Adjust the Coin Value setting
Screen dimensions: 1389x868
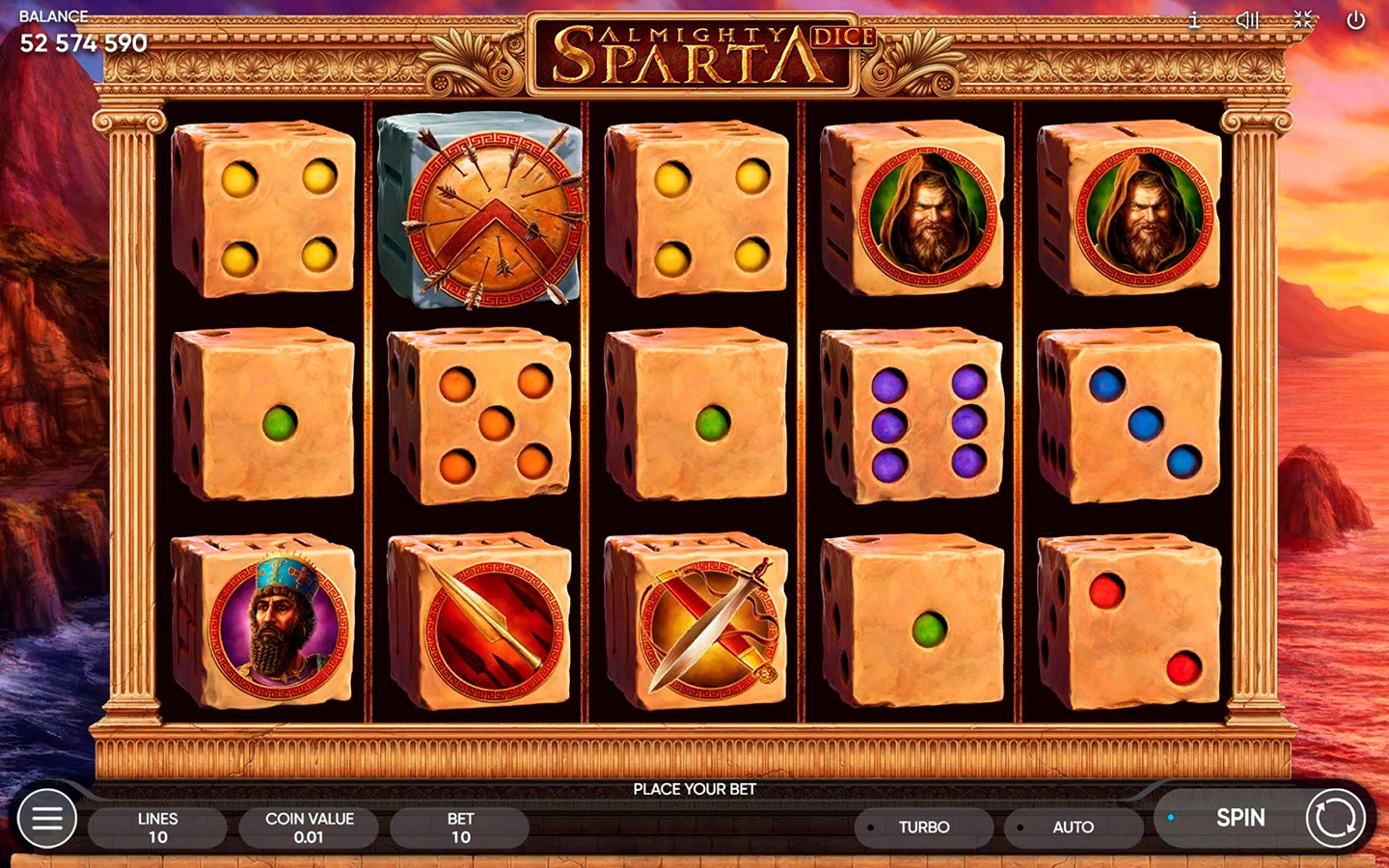point(309,827)
